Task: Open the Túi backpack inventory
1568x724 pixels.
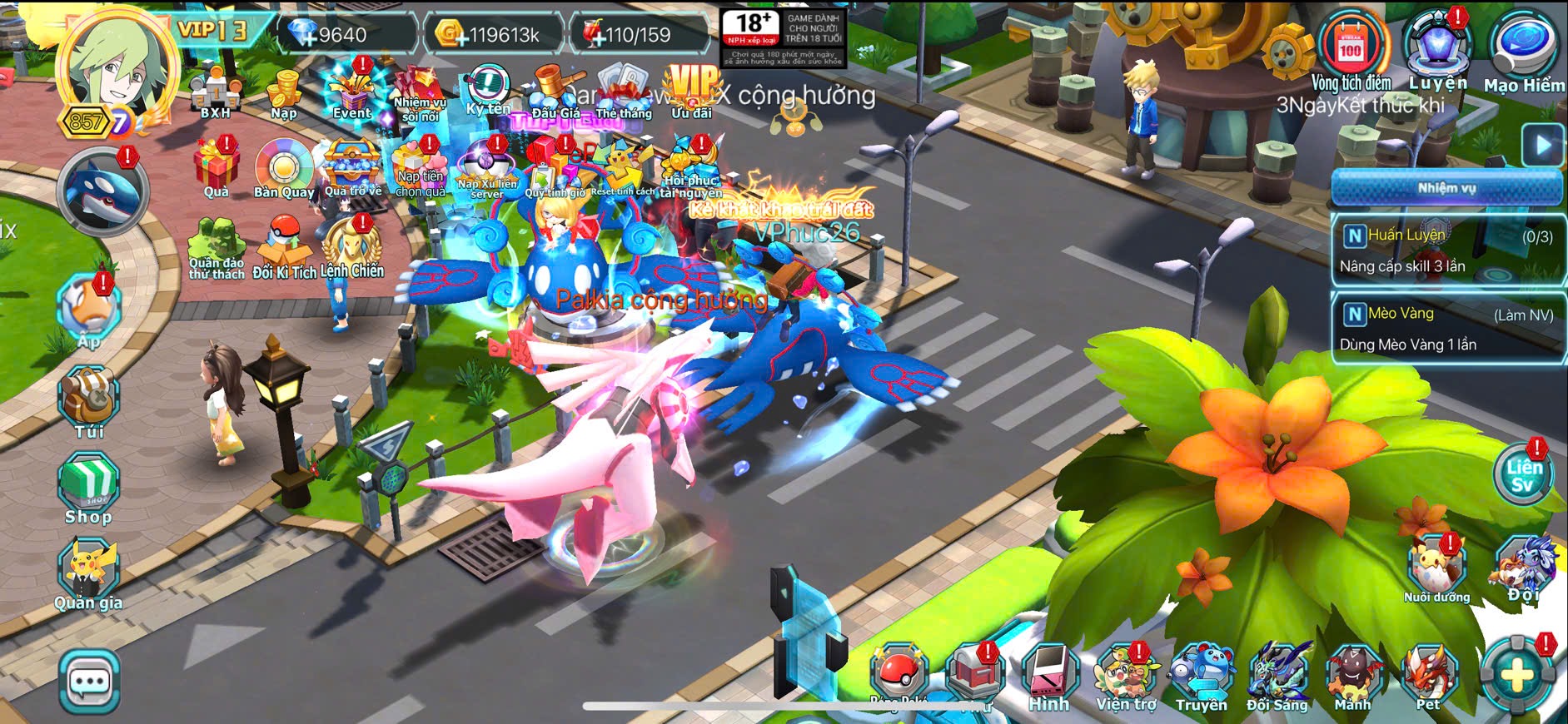Action: click(x=89, y=401)
